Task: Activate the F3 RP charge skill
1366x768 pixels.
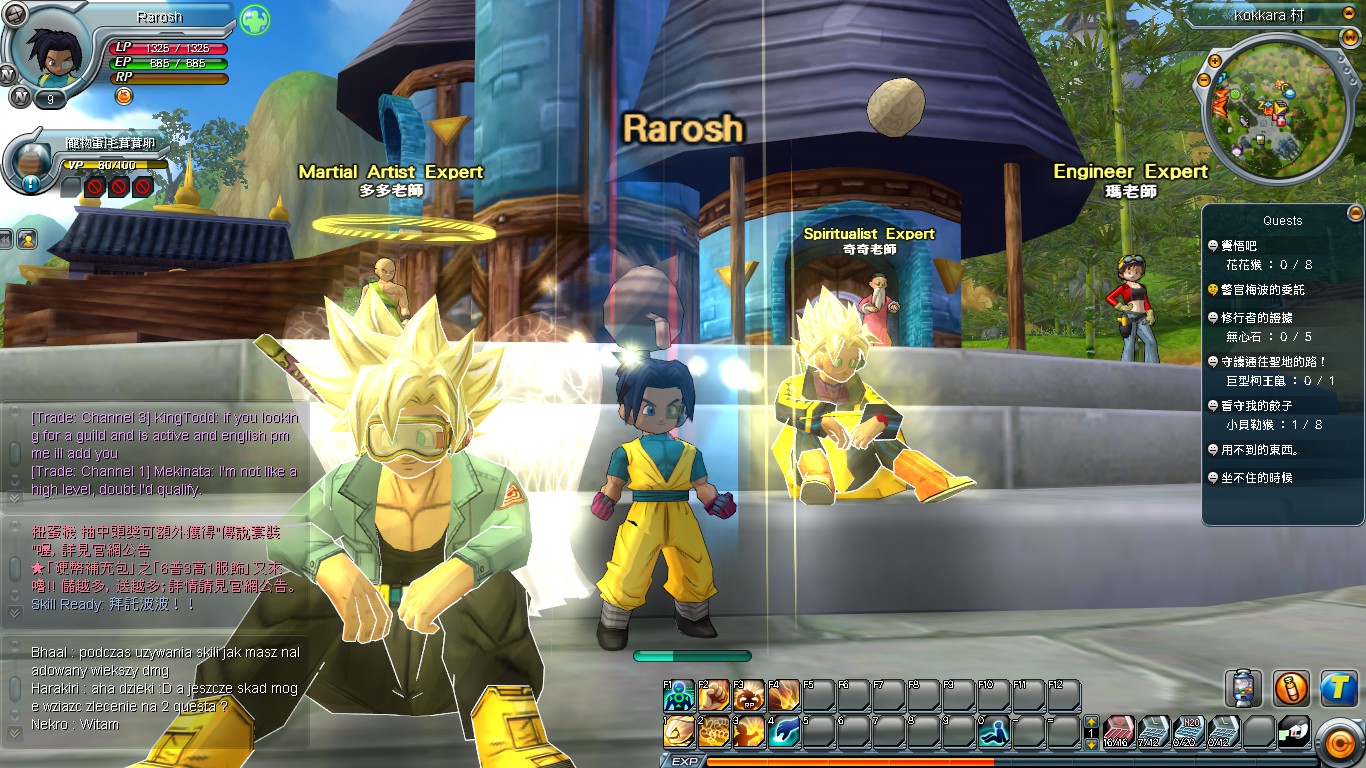Action: [749, 695]
